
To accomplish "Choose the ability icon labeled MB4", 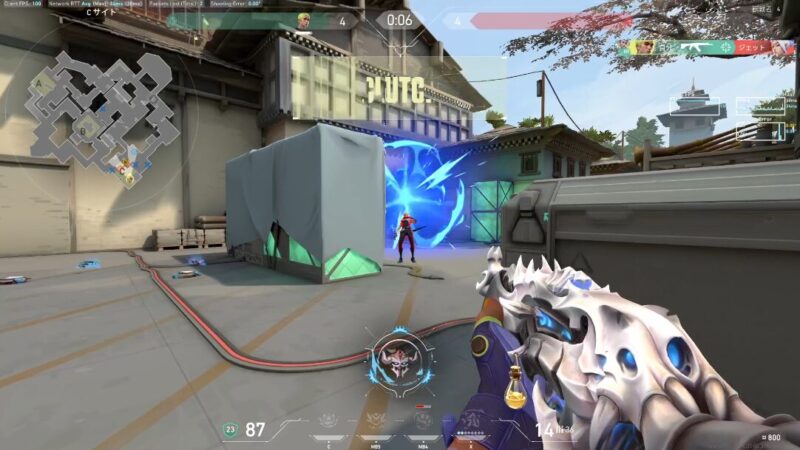I will click(425, 422).
